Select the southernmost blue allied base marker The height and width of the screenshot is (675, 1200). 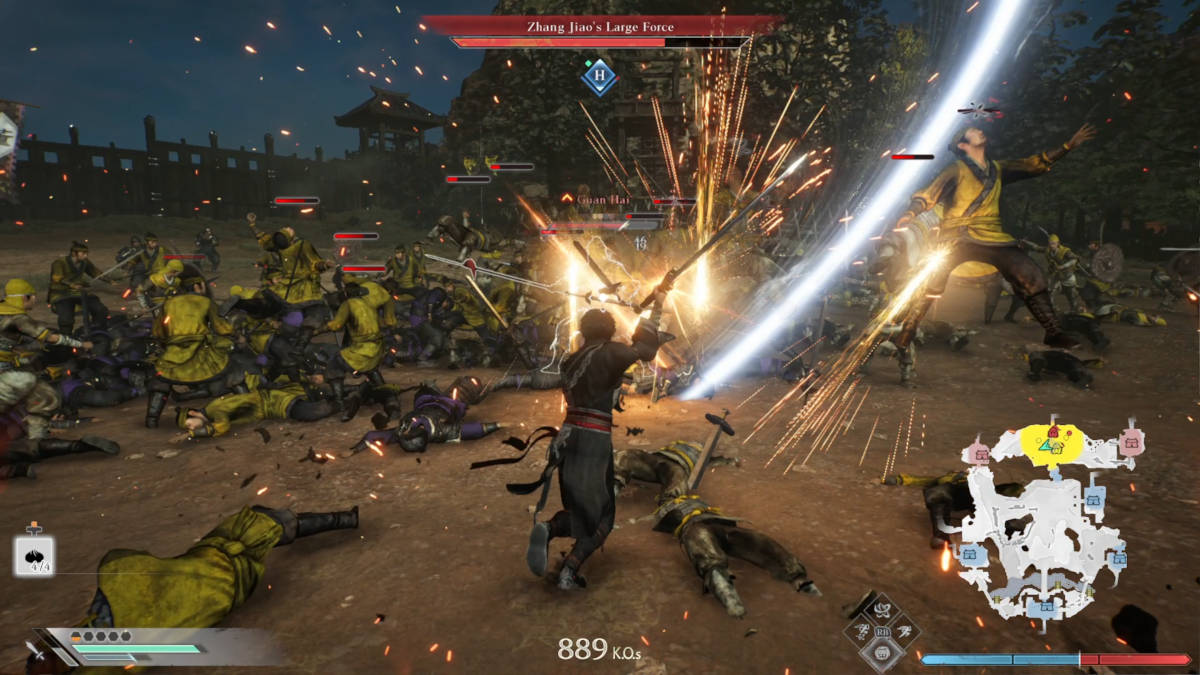pos(1045,605)
